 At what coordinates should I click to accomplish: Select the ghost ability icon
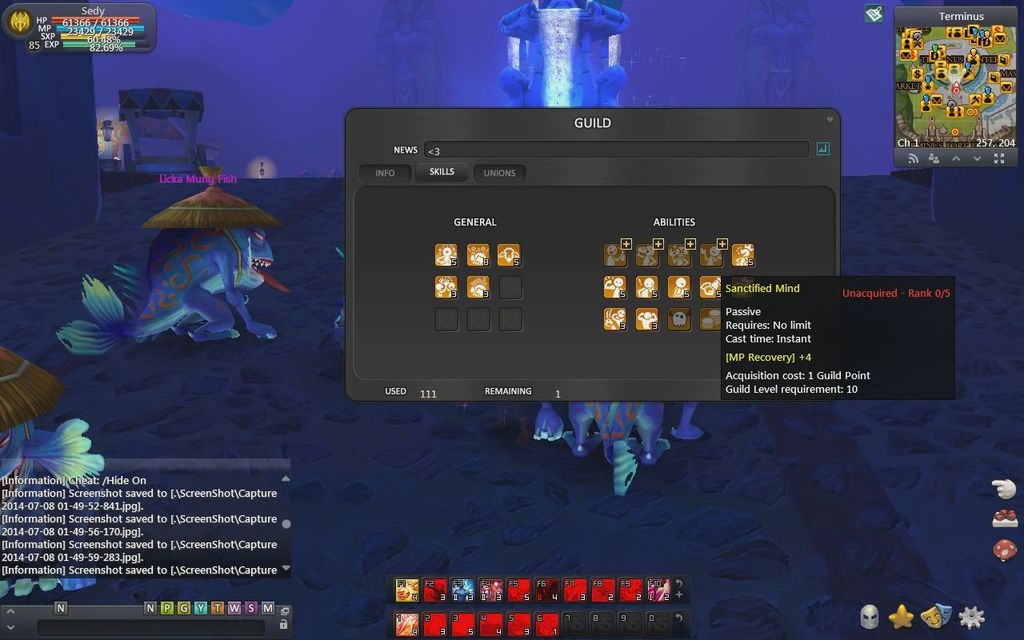click(679, 319)
